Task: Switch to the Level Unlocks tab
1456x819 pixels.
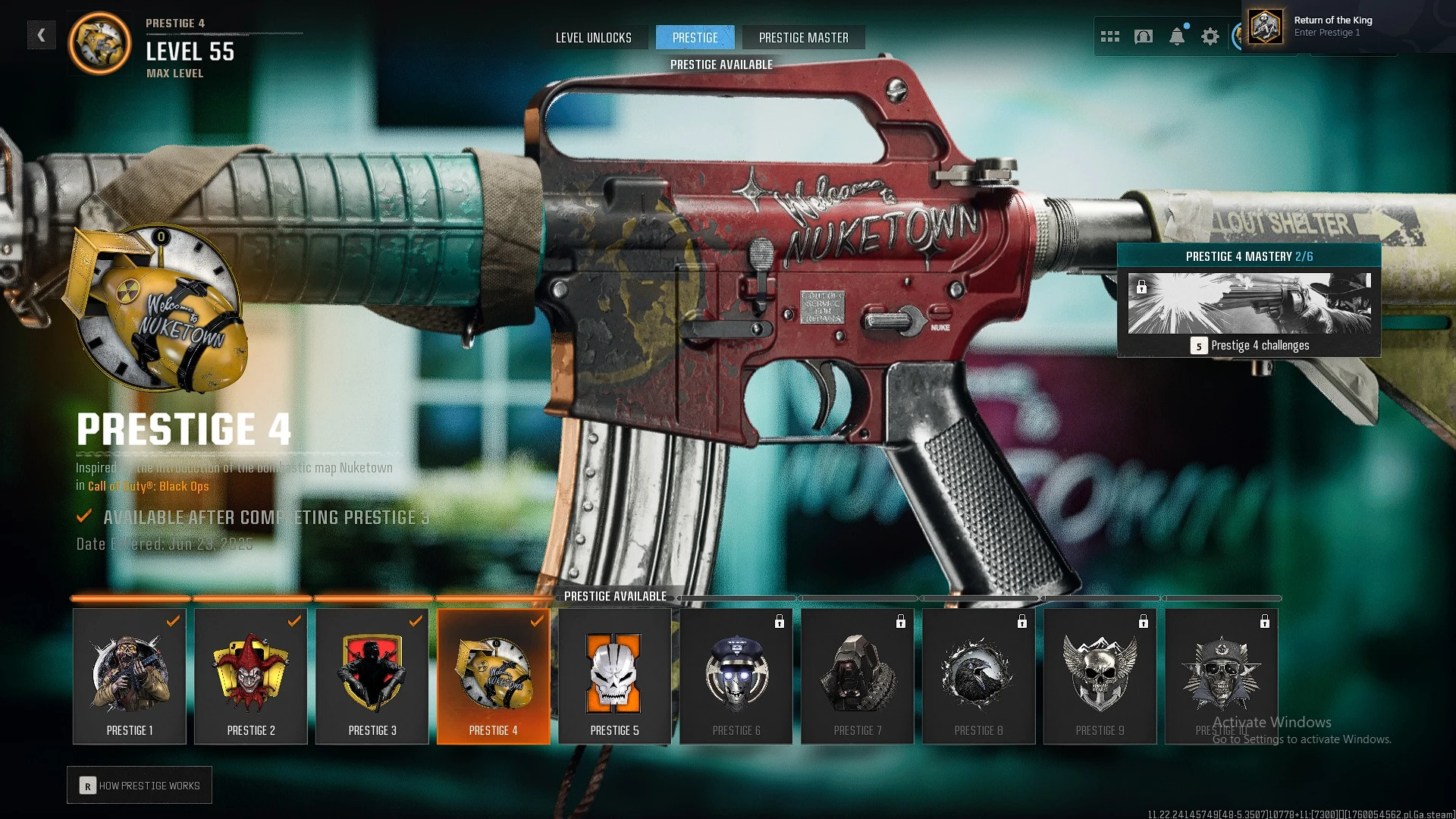Action: [593, 37]
